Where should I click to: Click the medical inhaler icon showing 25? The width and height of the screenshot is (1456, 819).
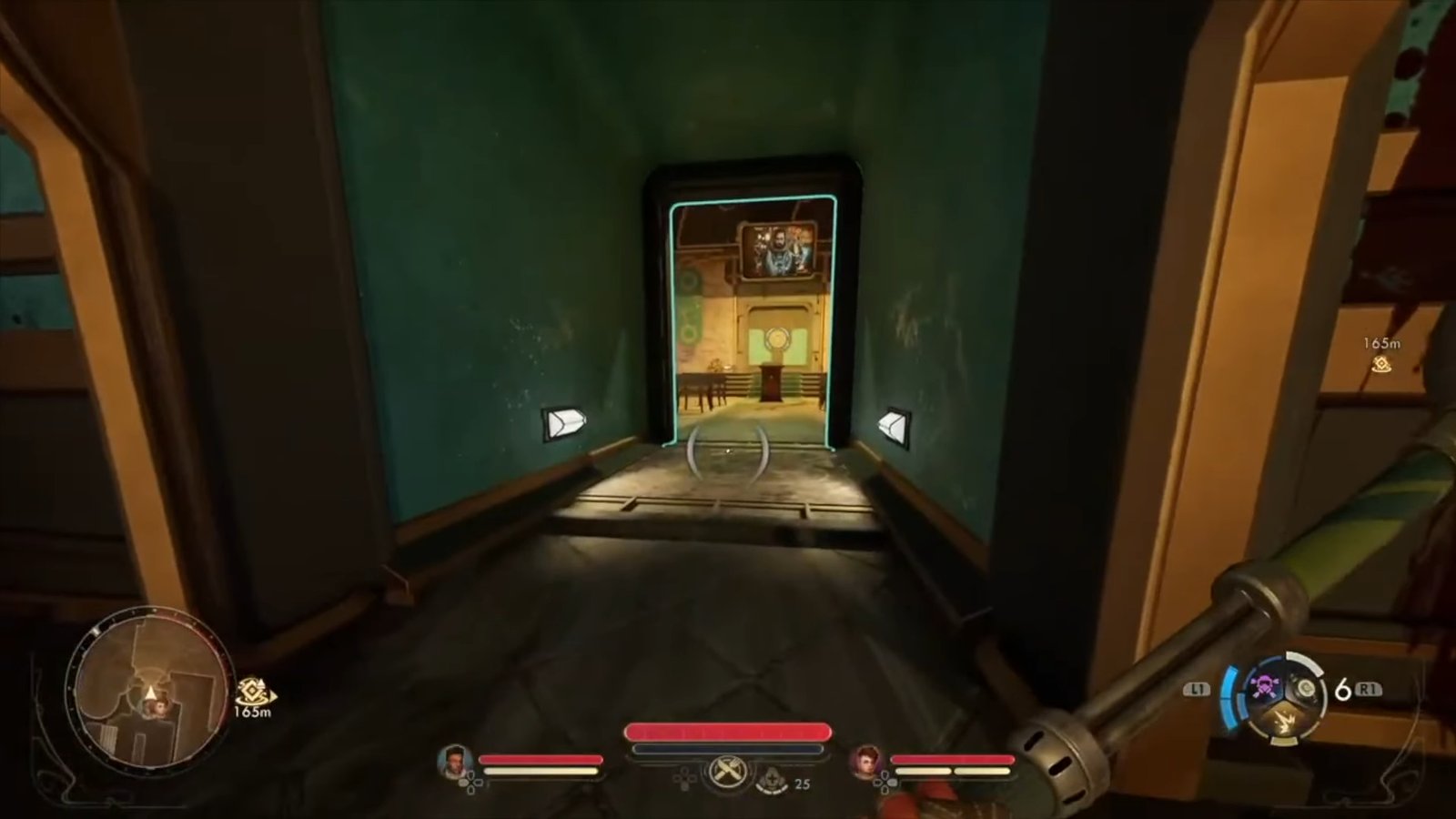tap(773, 779)
